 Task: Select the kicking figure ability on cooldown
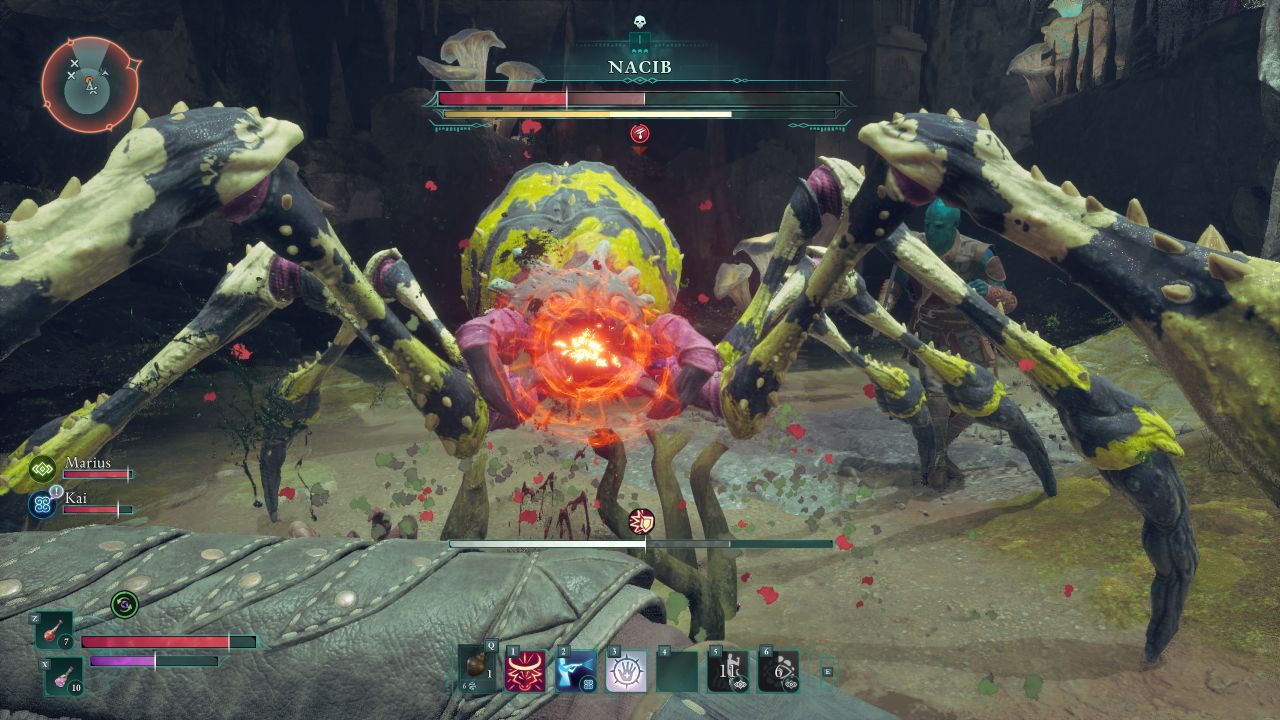click(x=728, y=671)
